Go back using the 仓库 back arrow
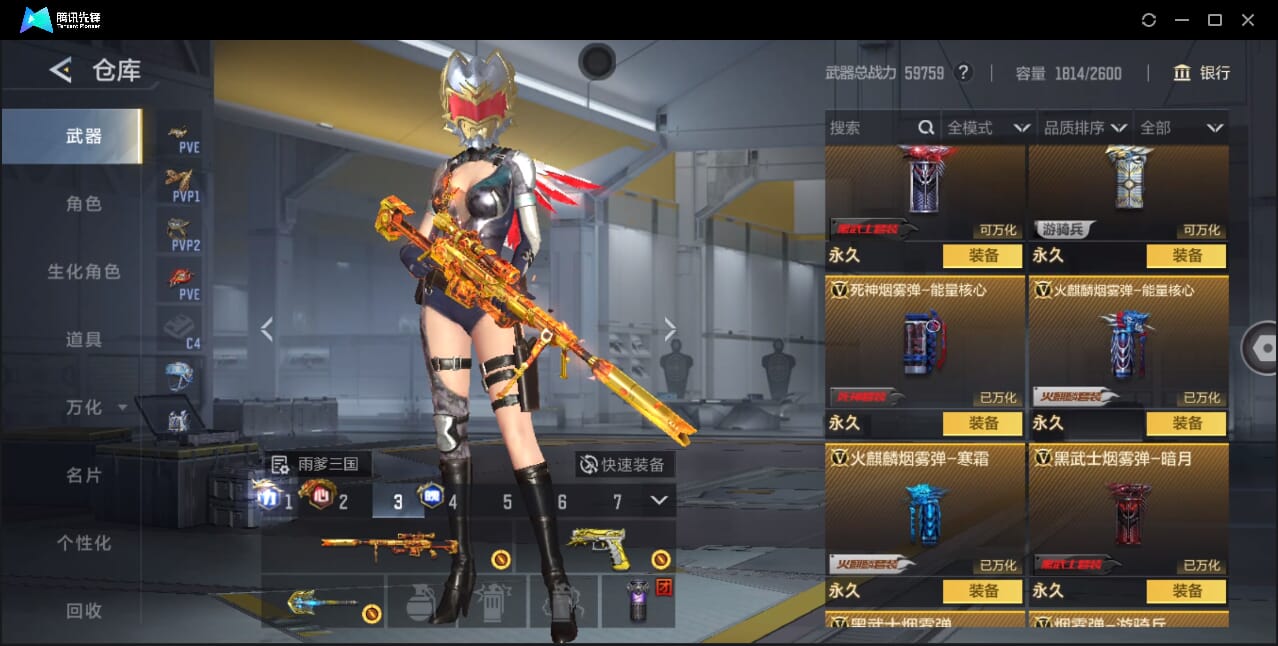Screen dimensions: 1278x646 tap(61, 70)
